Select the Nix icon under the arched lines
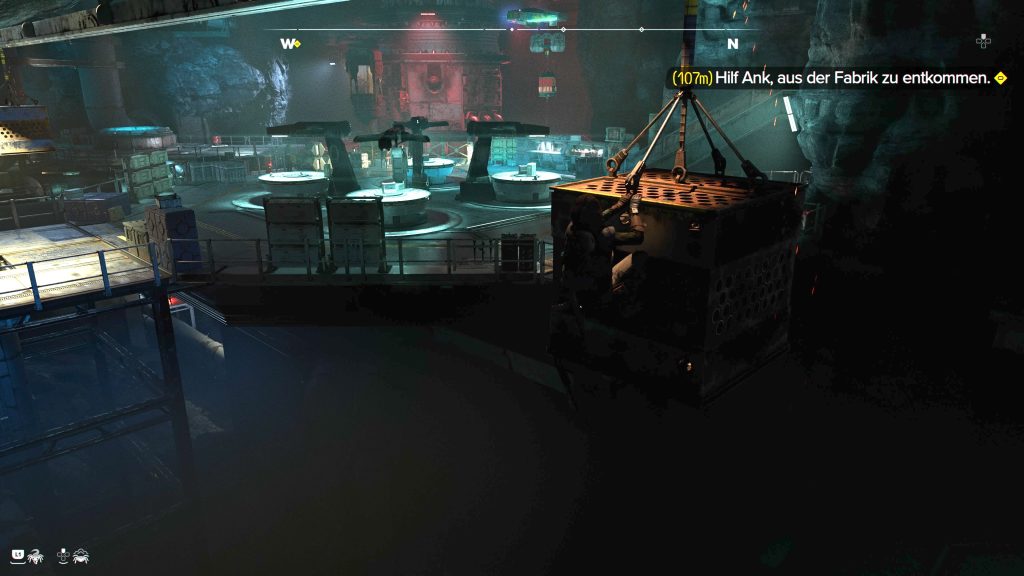 pyautogui.click(x=80, y=554)
